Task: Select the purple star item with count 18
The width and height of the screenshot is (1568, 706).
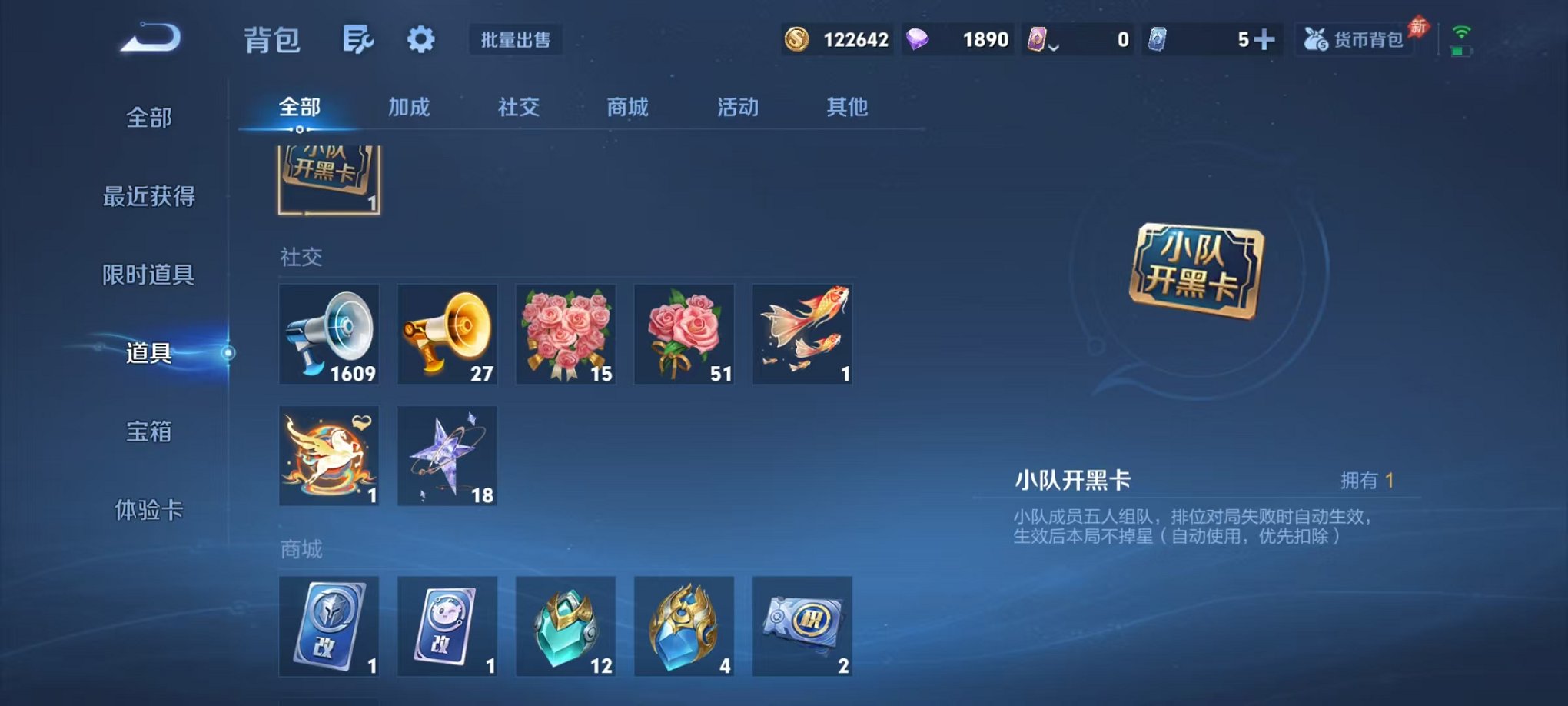Action: [447, 456]
